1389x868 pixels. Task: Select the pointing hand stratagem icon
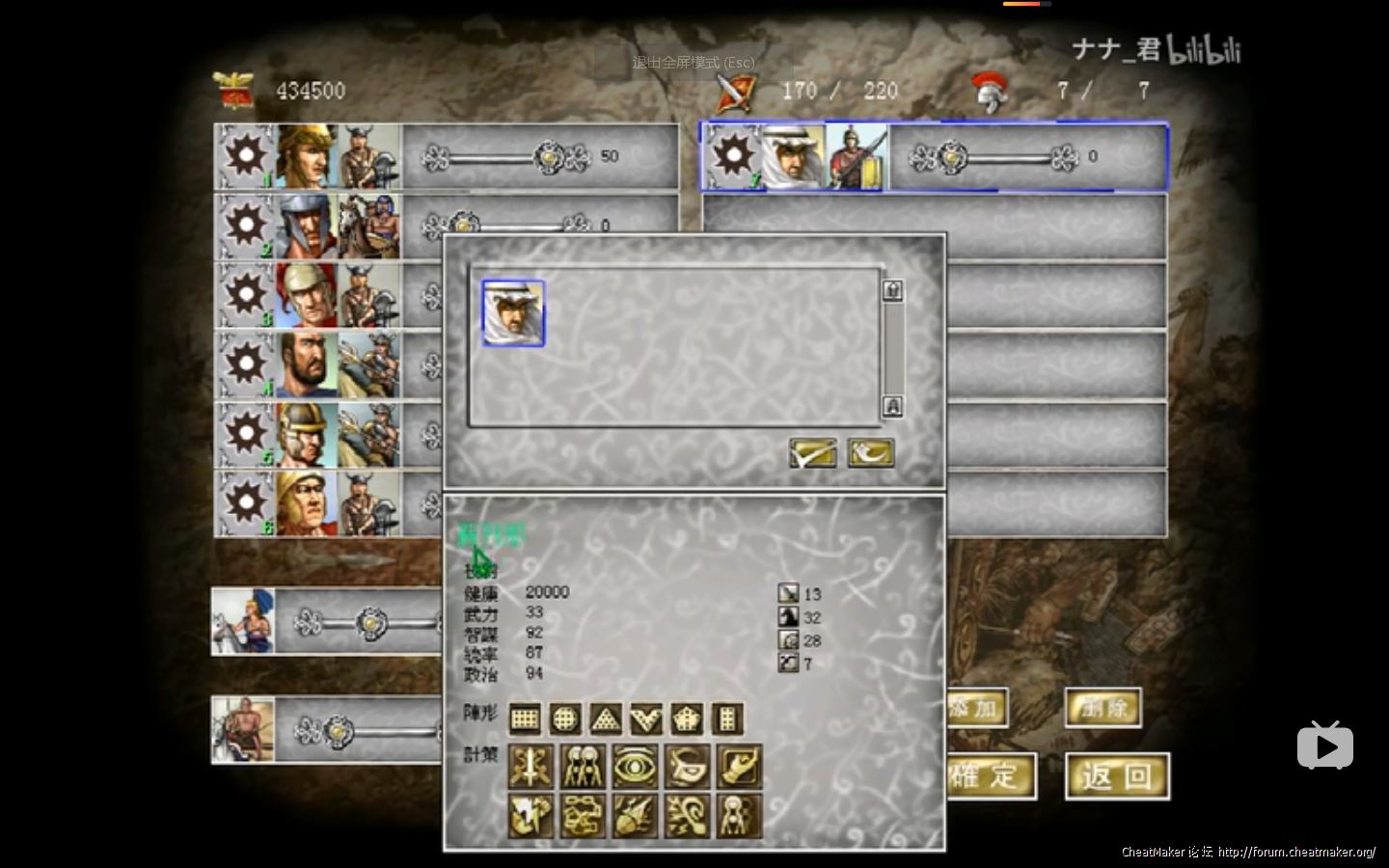[739, 767]
